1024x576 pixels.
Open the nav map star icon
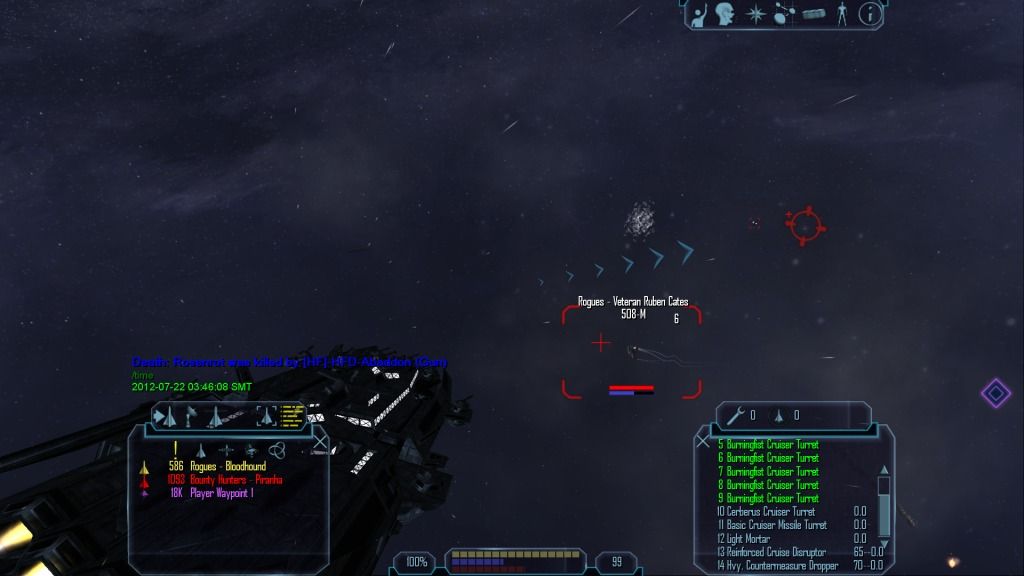click(756, 14)
